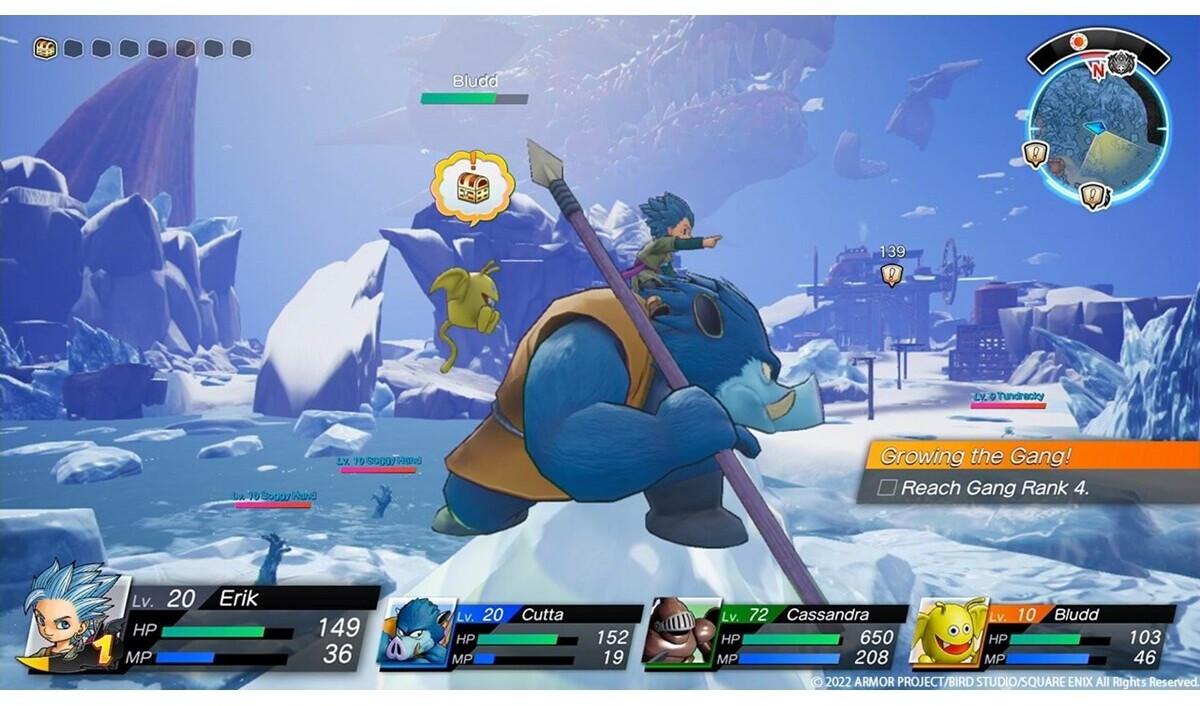This screenshot has height=706, width=1200.
Task: Select Cassandra's armored knight portrait
Action: point(680,632)
